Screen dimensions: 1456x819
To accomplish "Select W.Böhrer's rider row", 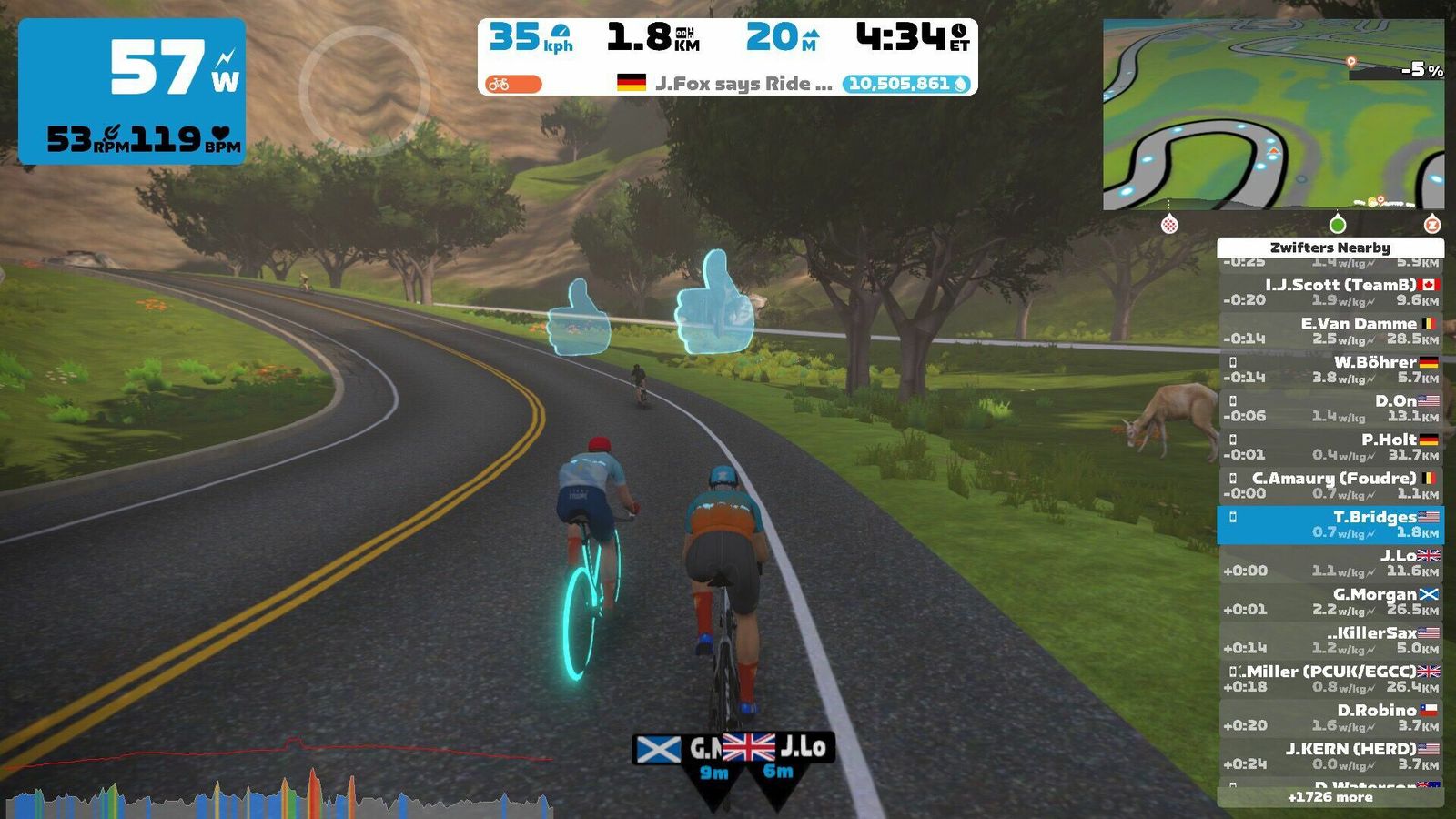I will coord(1330,369).
